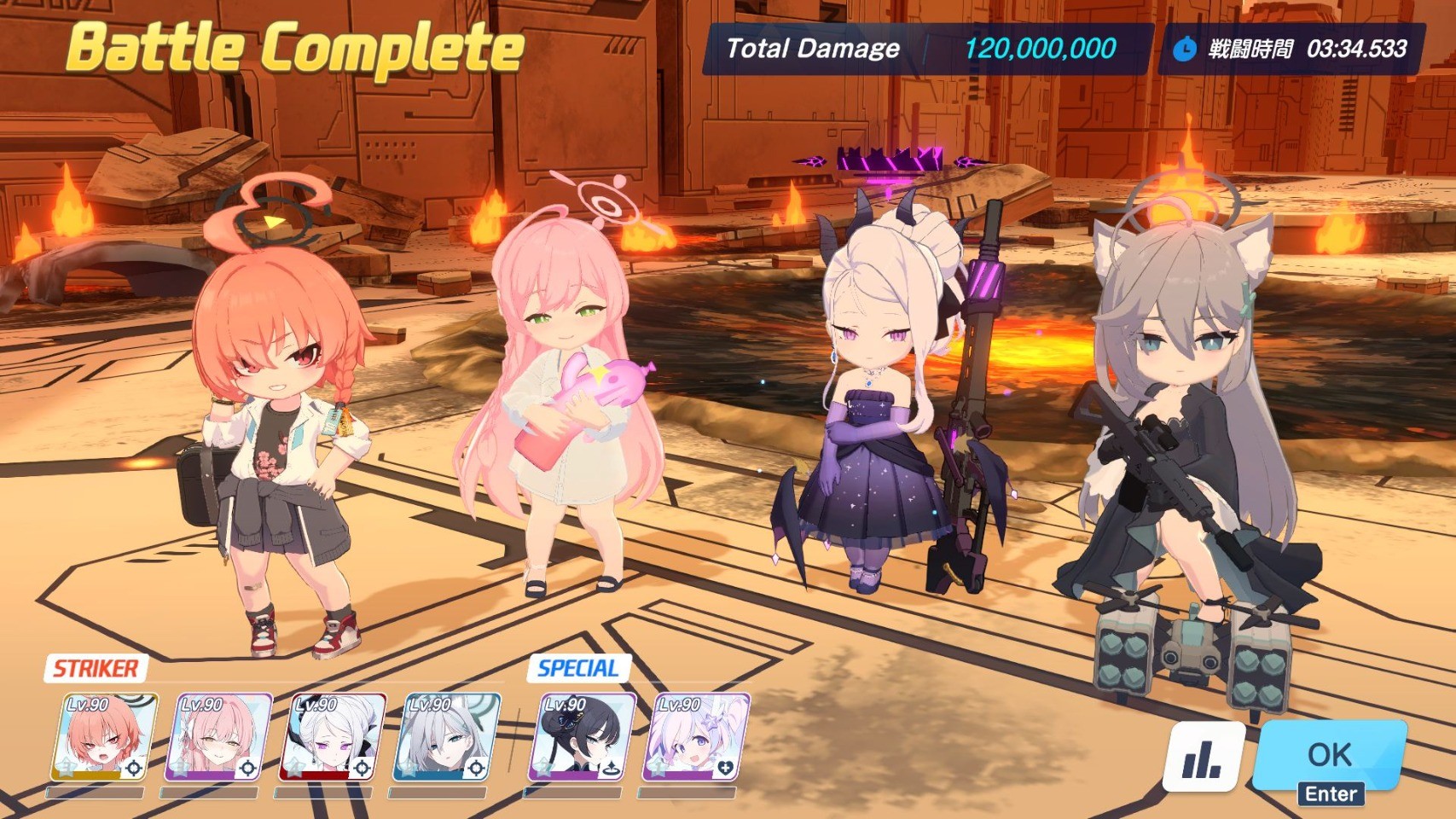Select the black-haired special student portrait

point(583,738)
